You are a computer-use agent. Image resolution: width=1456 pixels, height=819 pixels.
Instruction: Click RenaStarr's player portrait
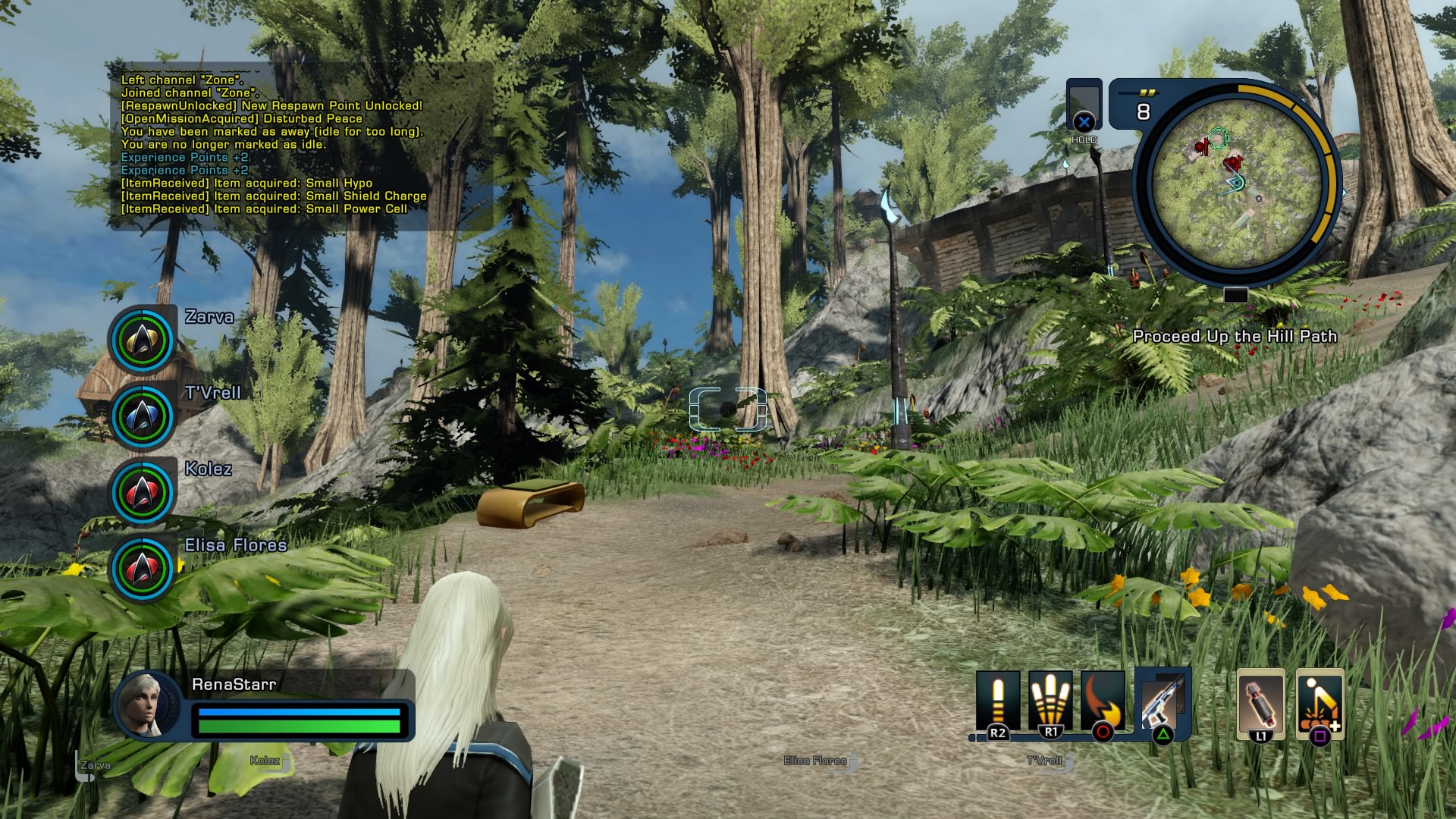(147, 704)
